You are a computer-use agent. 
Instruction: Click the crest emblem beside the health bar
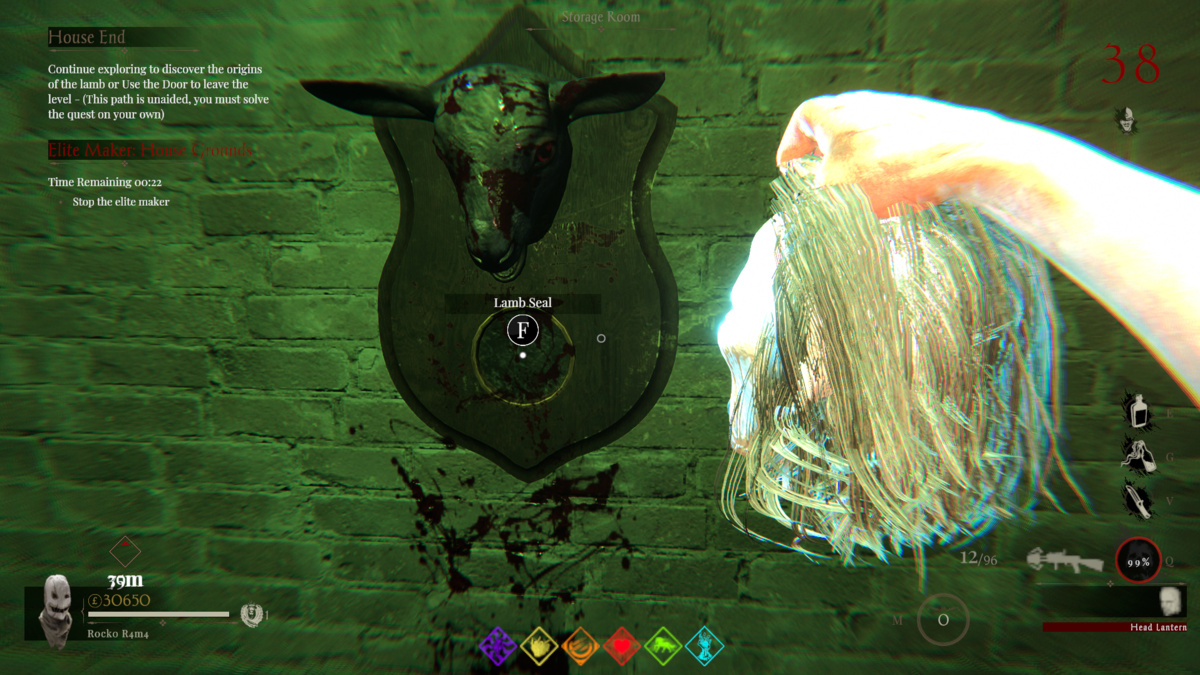(x=251, y=615)
